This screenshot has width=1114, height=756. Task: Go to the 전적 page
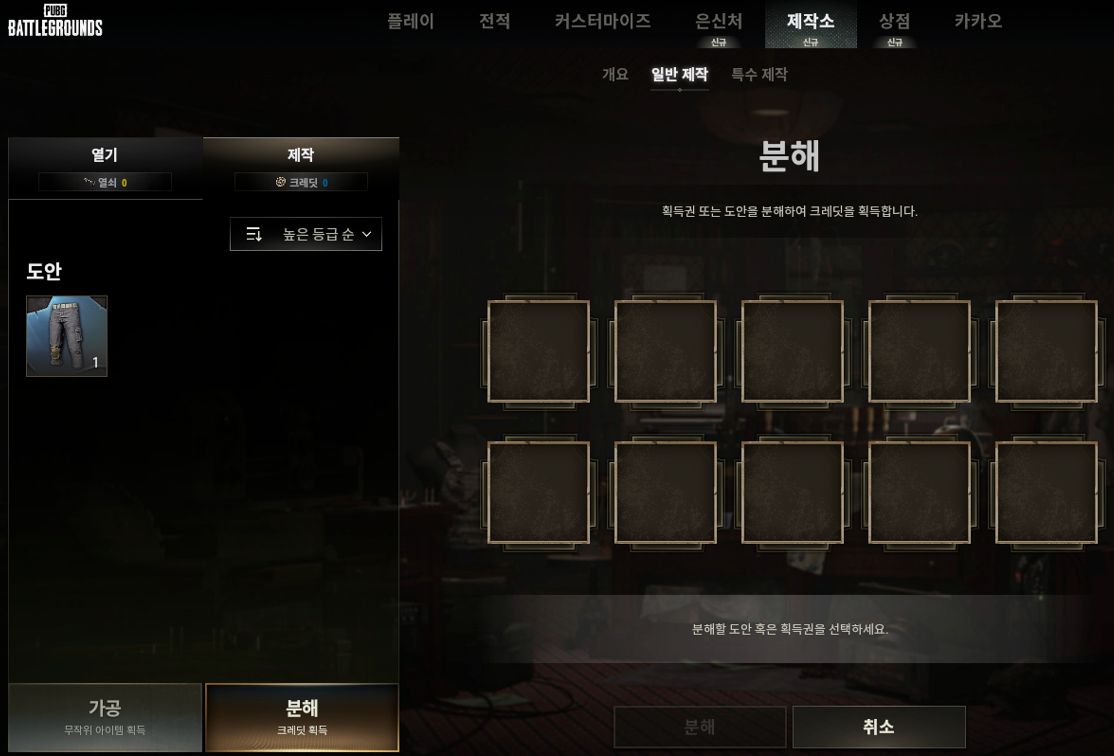(x=494, y=21)
